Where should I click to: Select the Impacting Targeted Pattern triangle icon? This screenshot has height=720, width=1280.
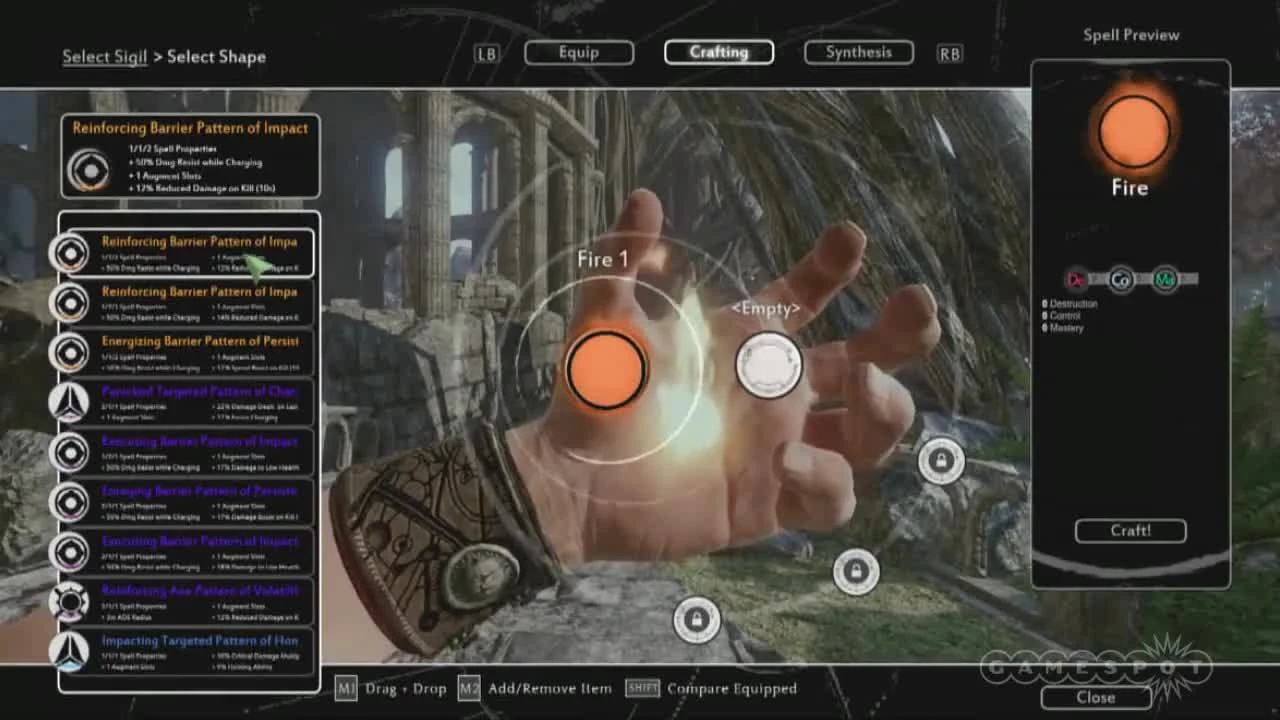pyautogui.click(x=70, y=651)
